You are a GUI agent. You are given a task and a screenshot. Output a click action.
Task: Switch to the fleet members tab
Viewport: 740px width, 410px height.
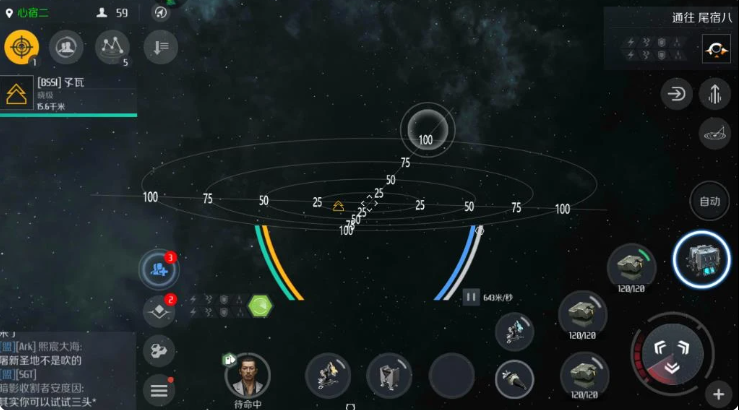click(x=66, y=46)
